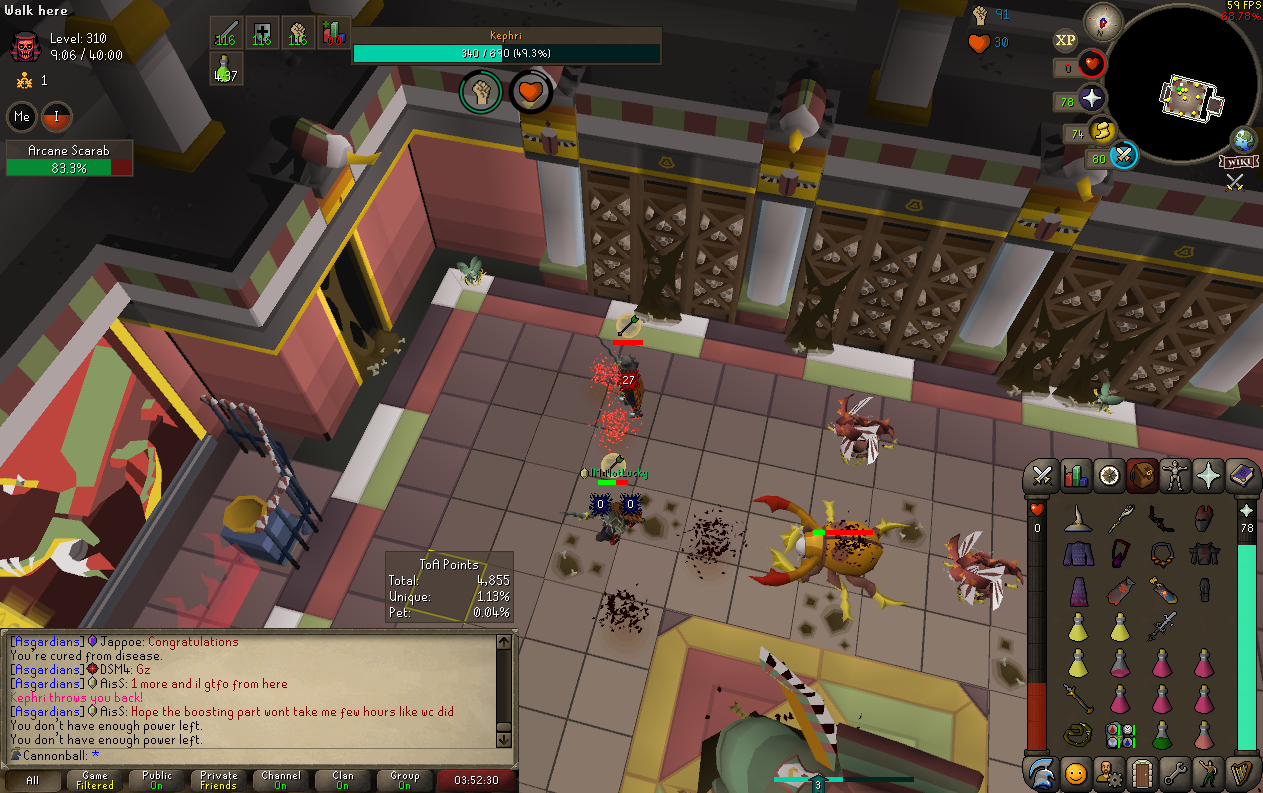Open the Music harp tab
Image resolution: width=1263 pixels, height=793 pixels.
coord(1241,772)
